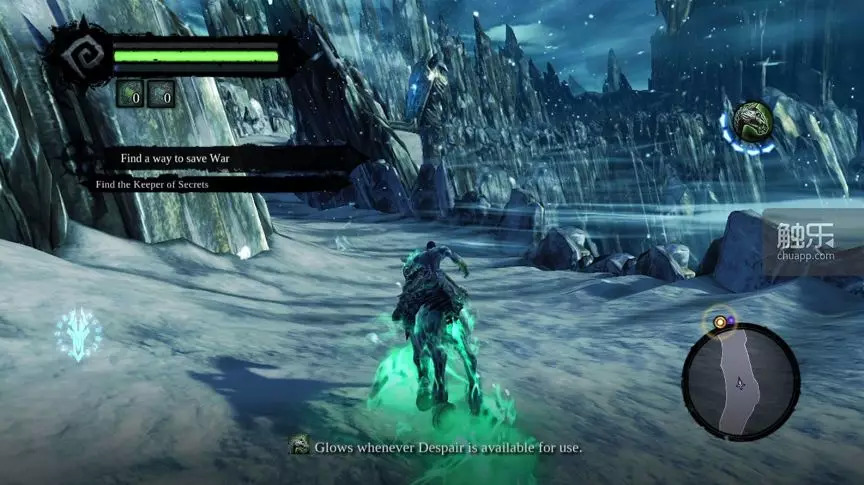Open the circular minimap
The image size is (864, 485).
click(741, 381)
